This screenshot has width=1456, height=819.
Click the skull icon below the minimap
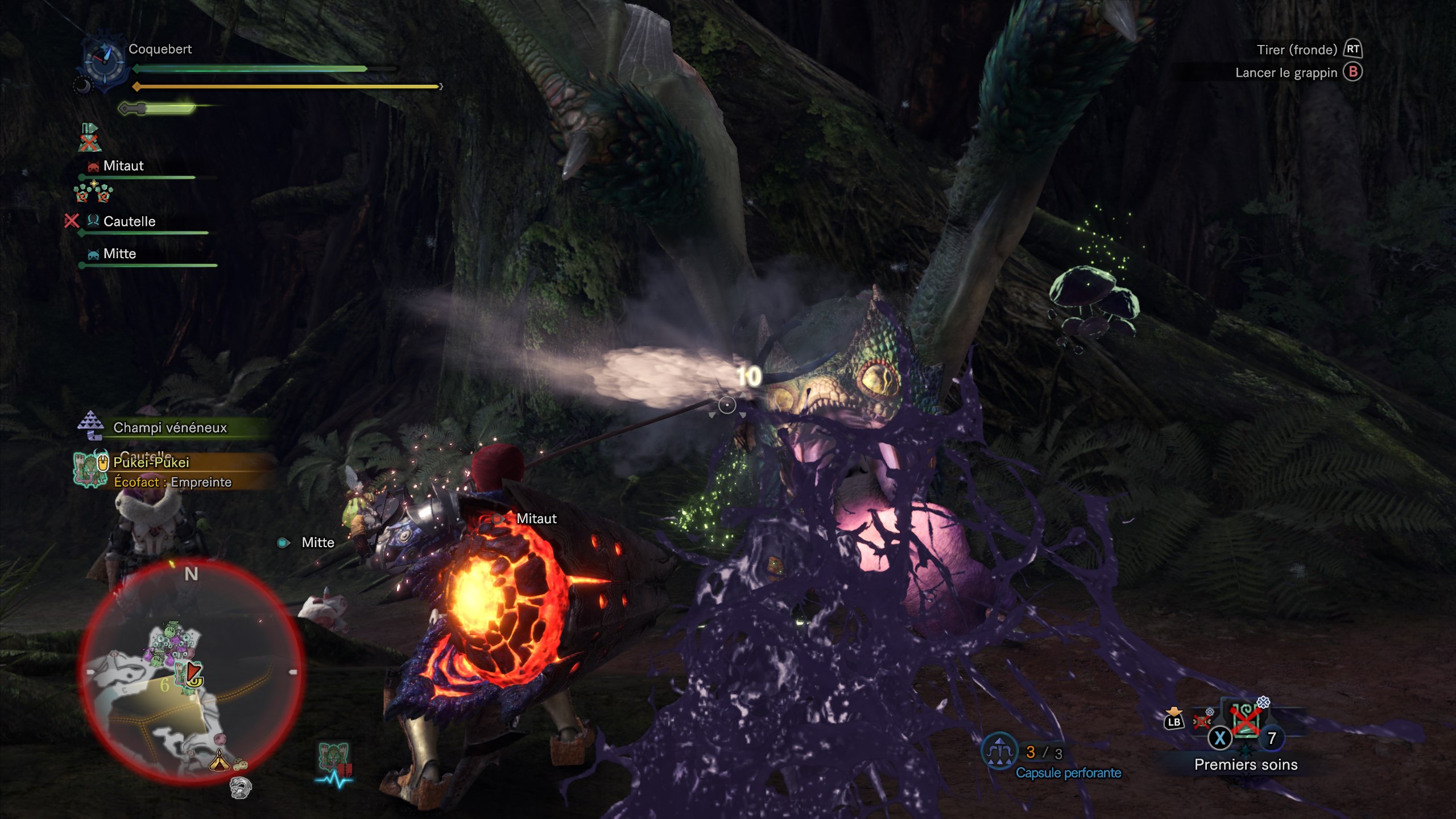pos(240,787)
